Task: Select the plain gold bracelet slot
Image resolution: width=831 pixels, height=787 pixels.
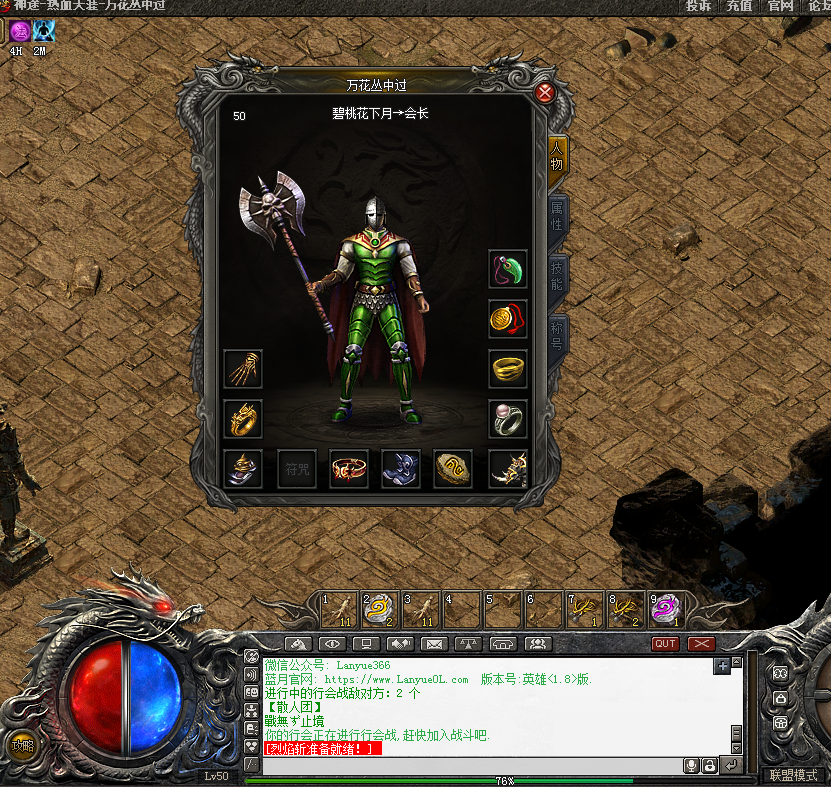Action: (x=508, y=369)
